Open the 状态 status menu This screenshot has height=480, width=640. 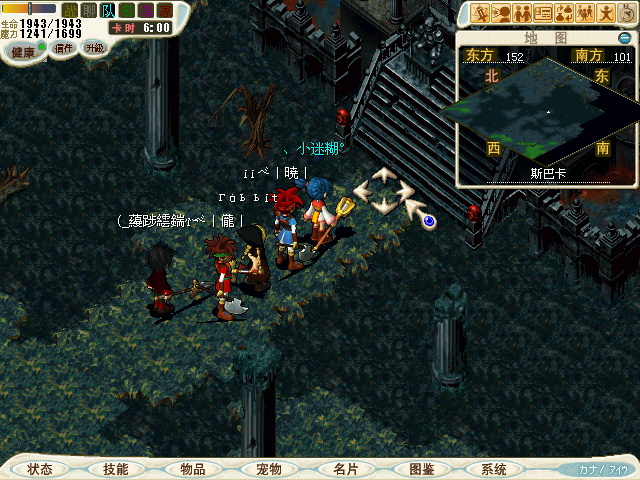click(x=41, y=468)
